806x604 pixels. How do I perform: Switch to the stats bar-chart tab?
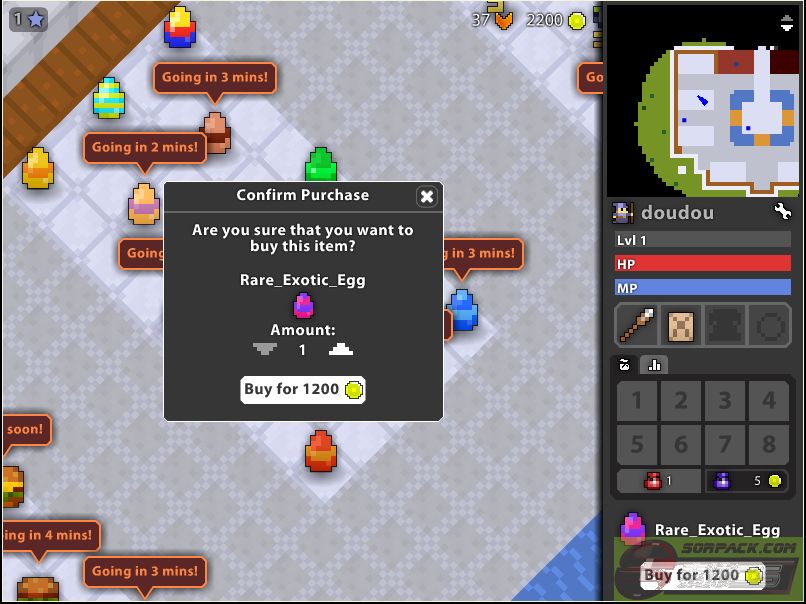[655, 364]
